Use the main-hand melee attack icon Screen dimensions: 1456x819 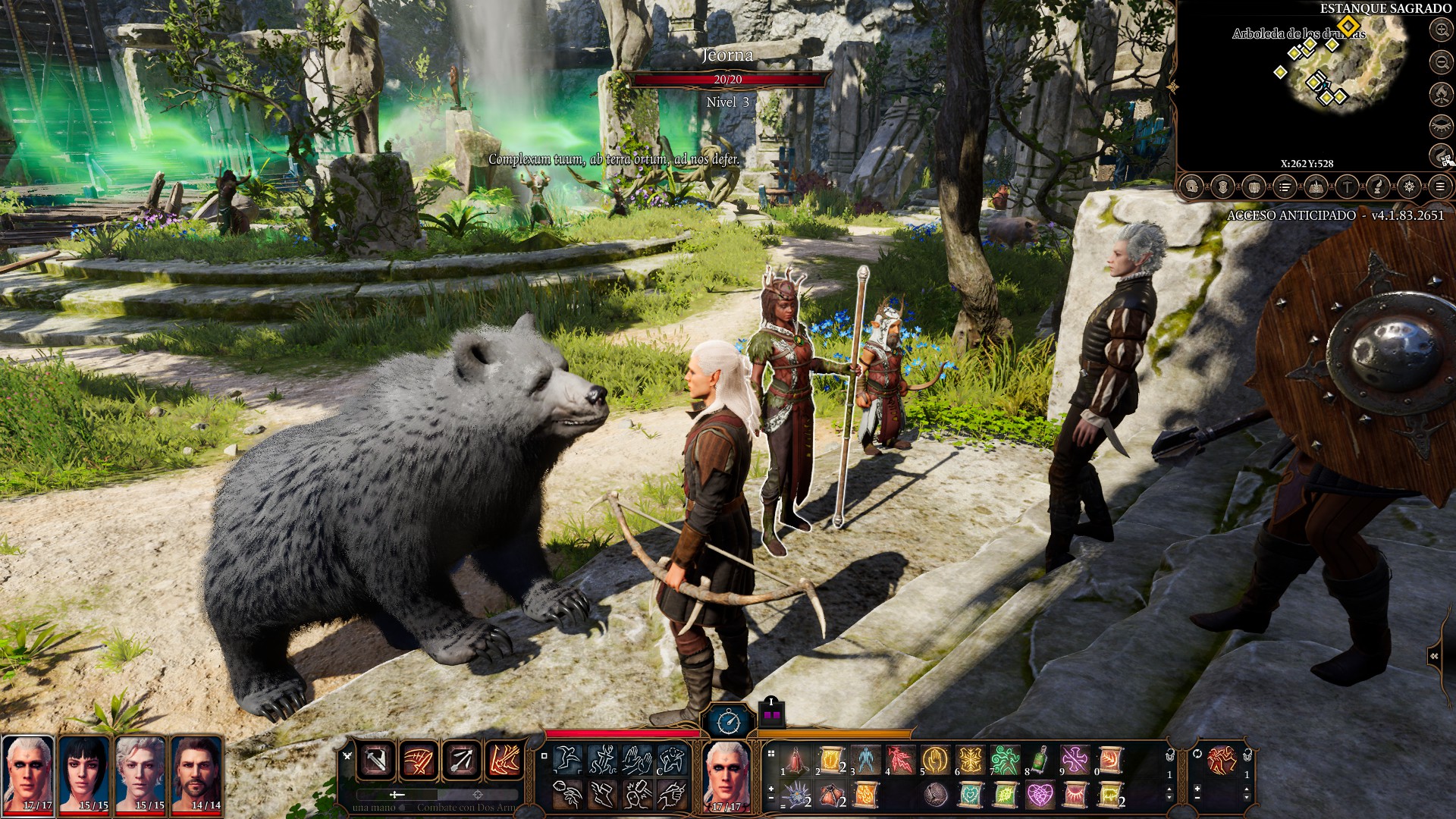[x=377, y=760]
